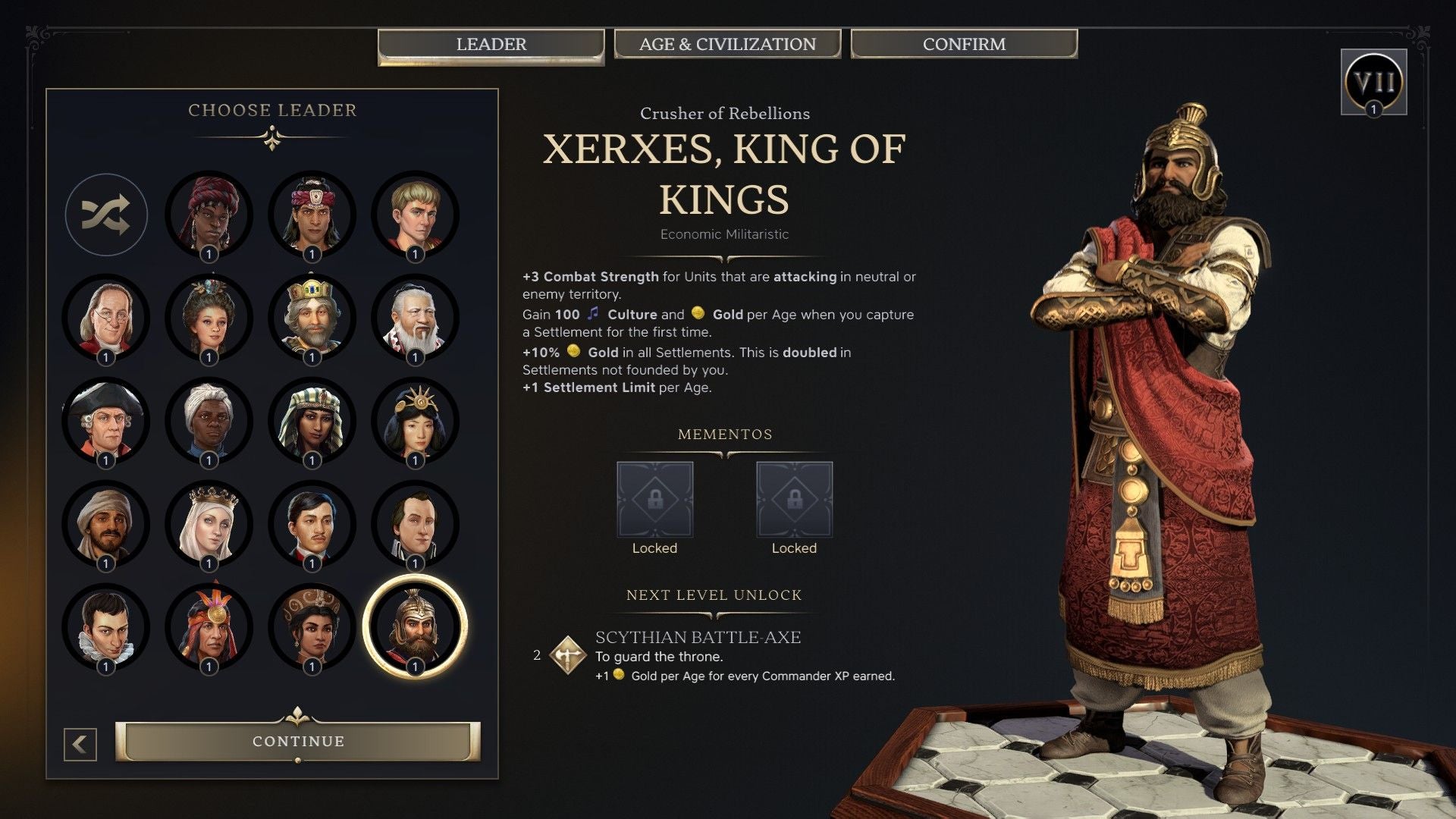Select Confucius as your leader
The image size is (1456, 819).
416,318
